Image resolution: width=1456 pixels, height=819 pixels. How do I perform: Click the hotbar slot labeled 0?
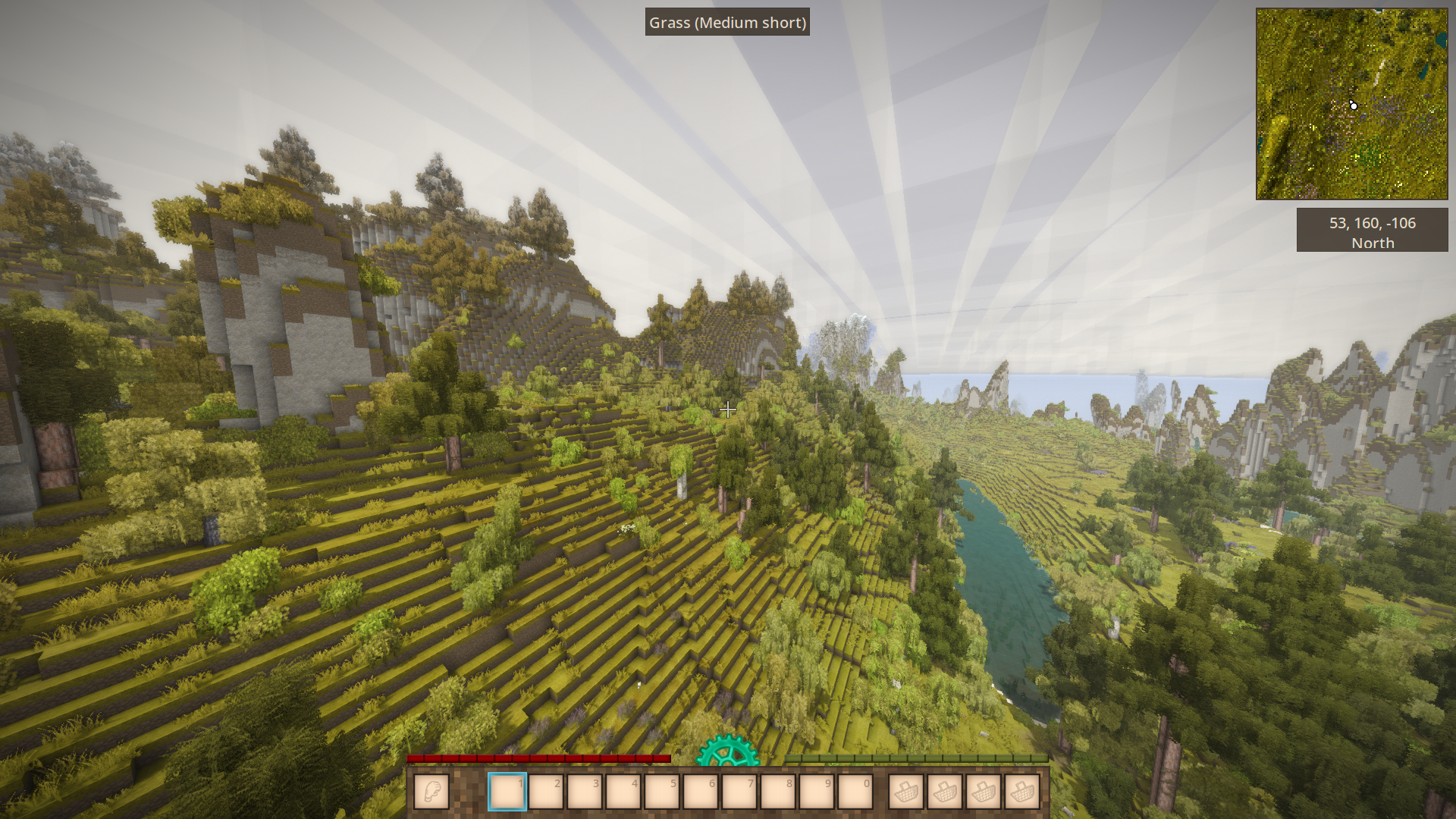click(855, 792)
